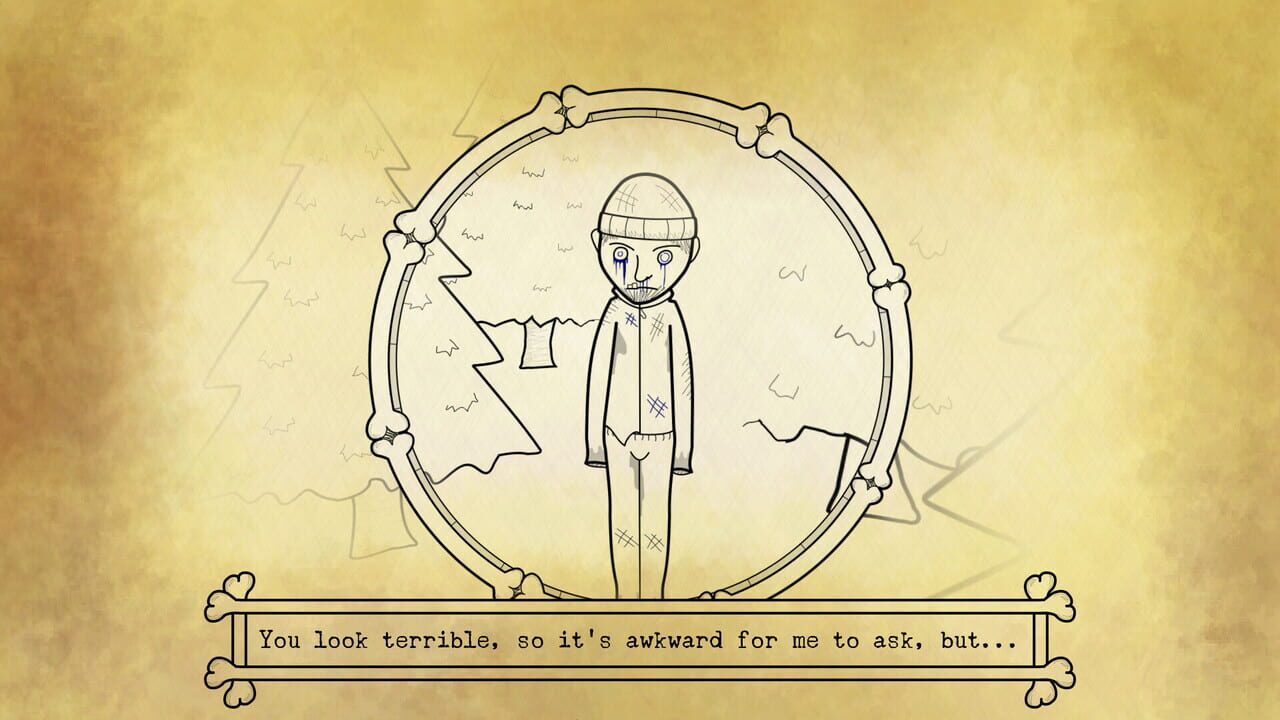
Task: Select the small shirt hanging beside the tree
Action: click(x=537, y=342)
